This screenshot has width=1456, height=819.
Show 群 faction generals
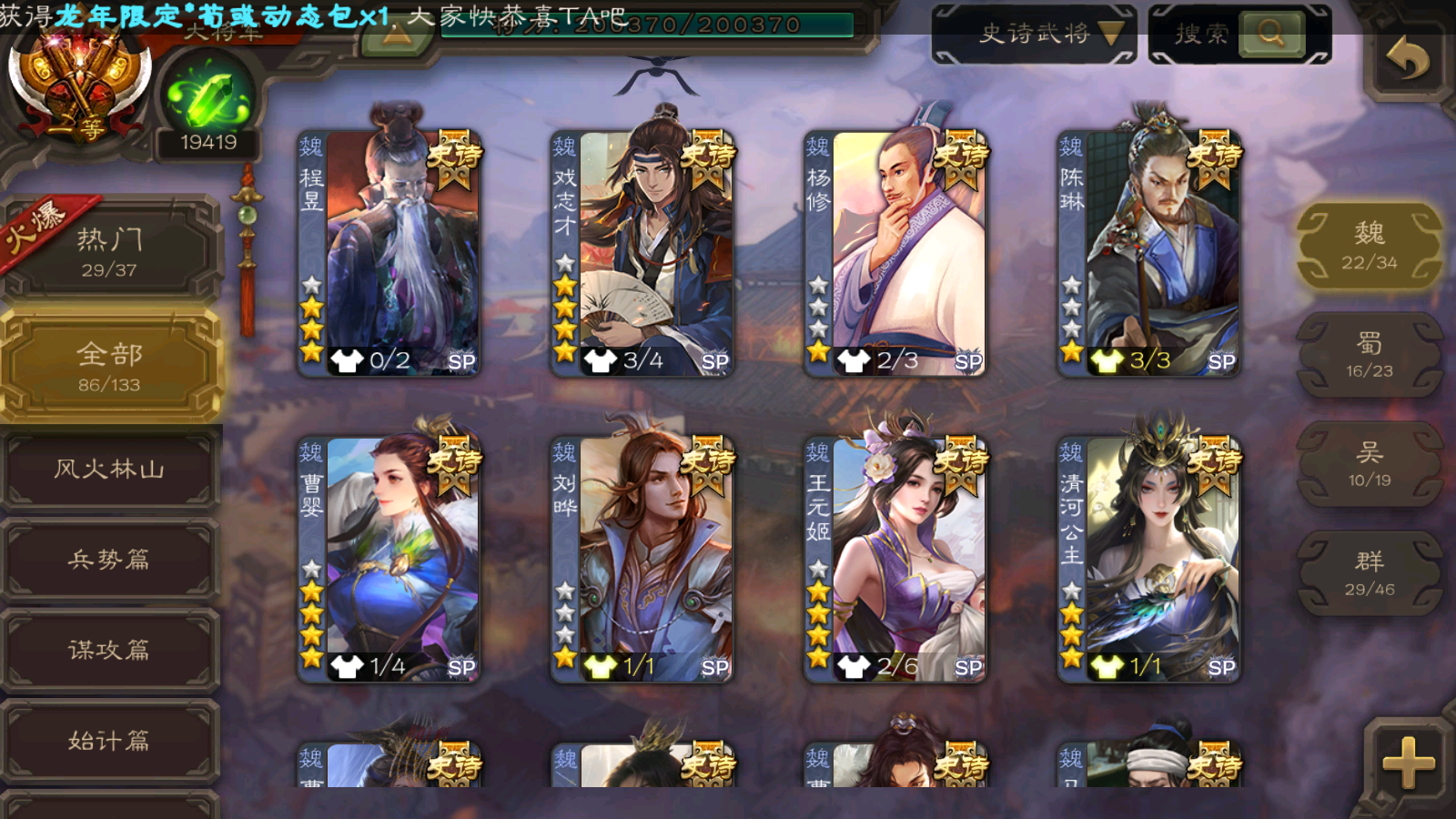(x=1369, y=573)
